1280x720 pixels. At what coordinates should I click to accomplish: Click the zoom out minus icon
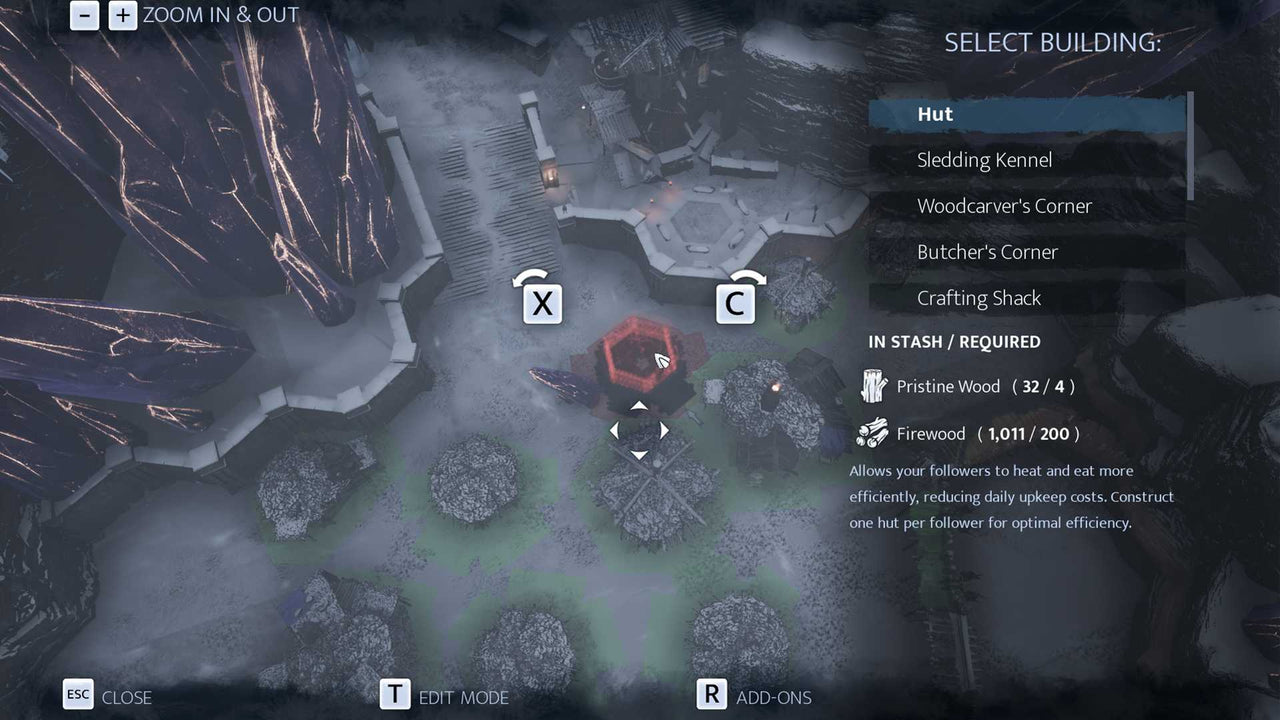(x=86, y=16)
